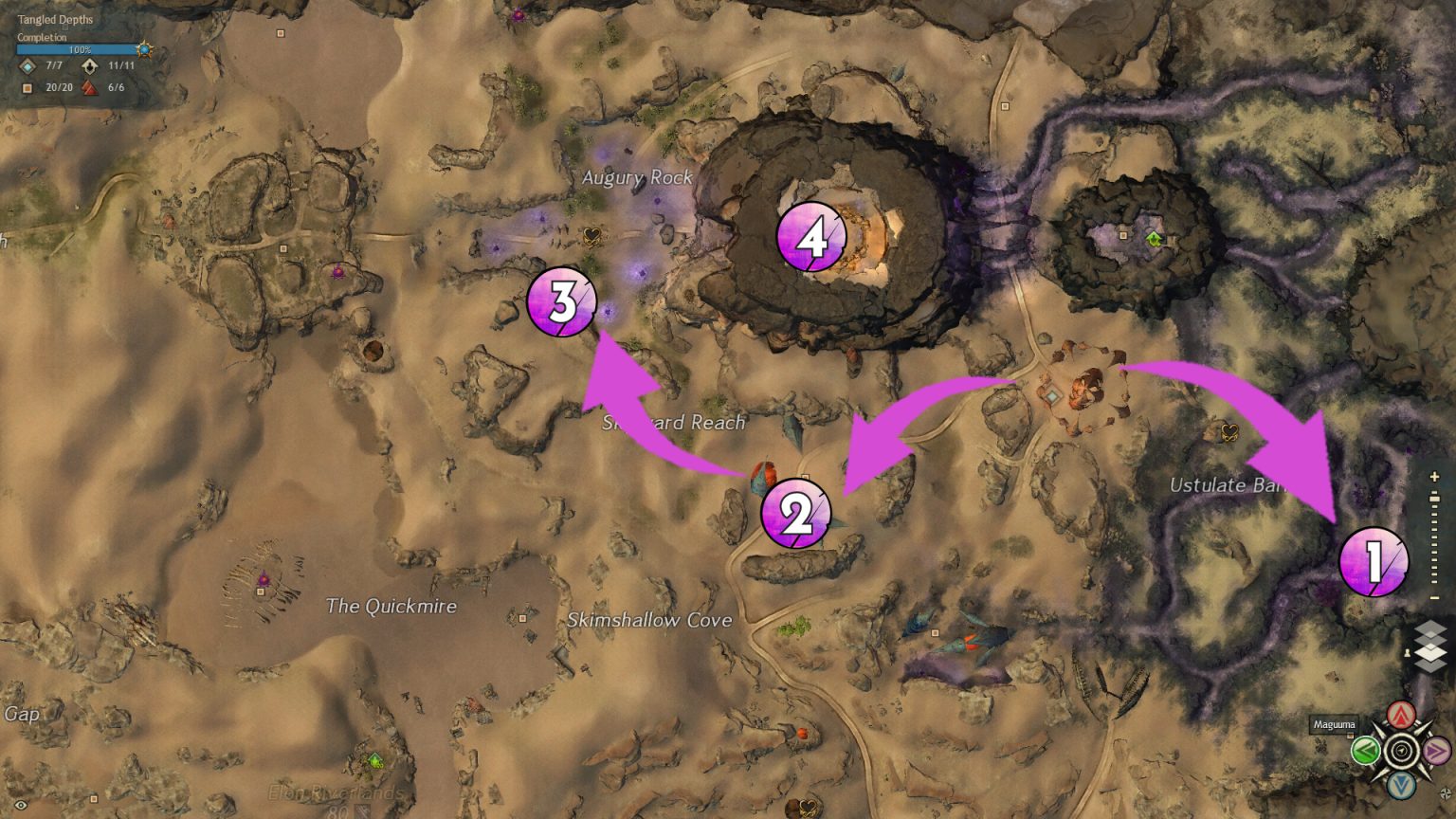Click the gold completion star beside the progress bar
Screen dimensions: 1456x819
point(144,49)
